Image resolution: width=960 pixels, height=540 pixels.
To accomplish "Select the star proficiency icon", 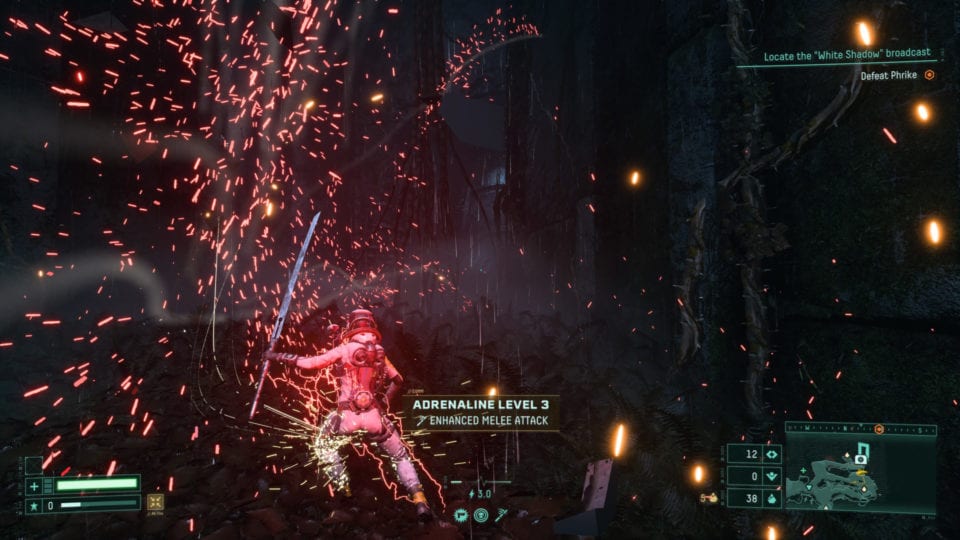I will pyautogui.click(x=35, y=505).
